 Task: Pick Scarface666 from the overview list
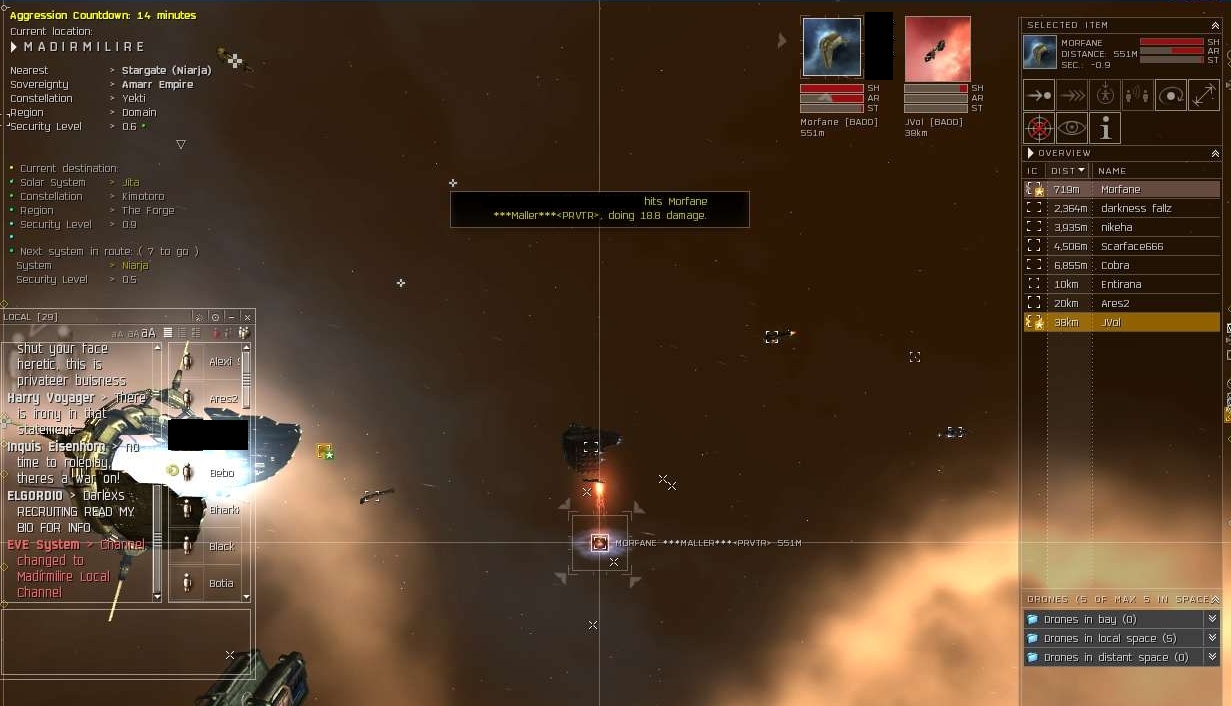(1131, 246)
